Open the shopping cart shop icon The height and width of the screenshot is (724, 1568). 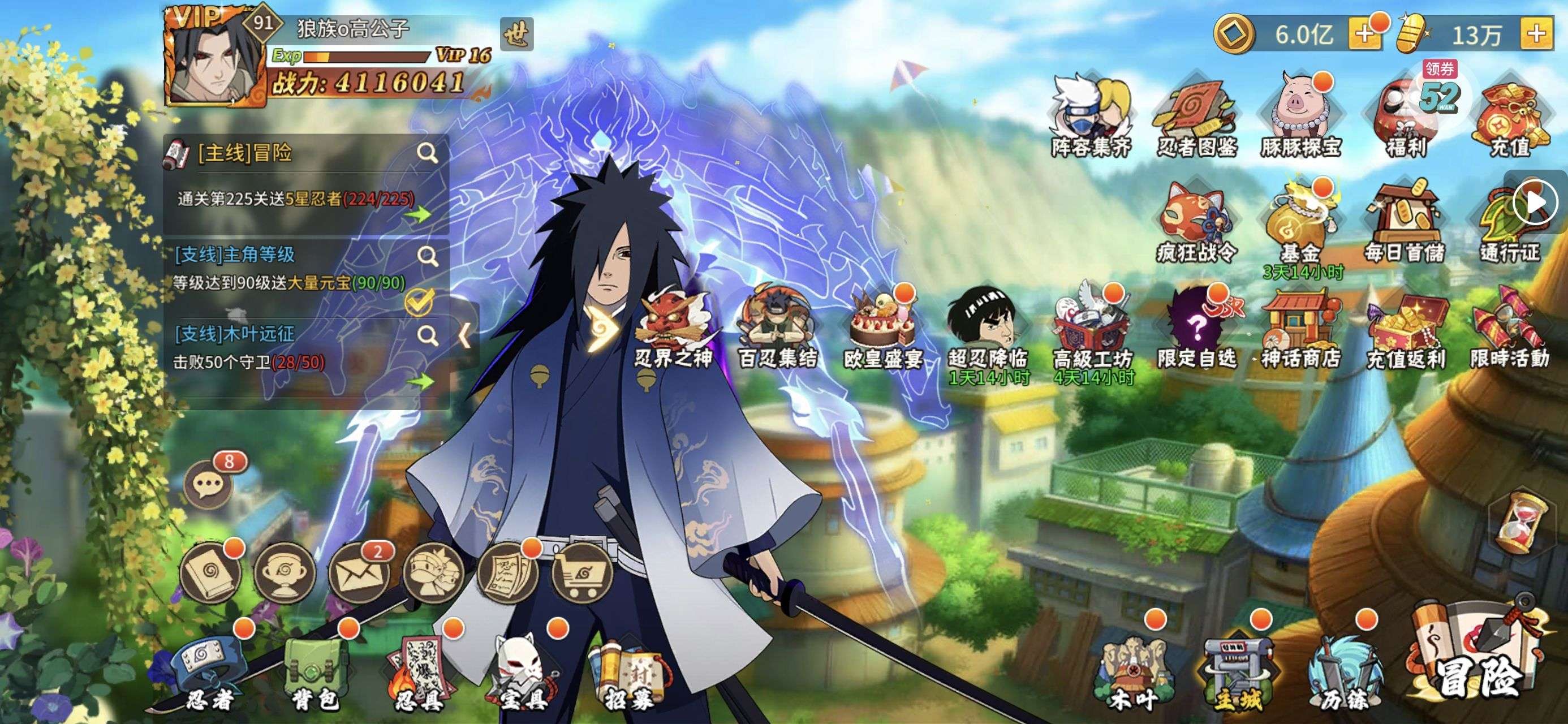[581, 572]
